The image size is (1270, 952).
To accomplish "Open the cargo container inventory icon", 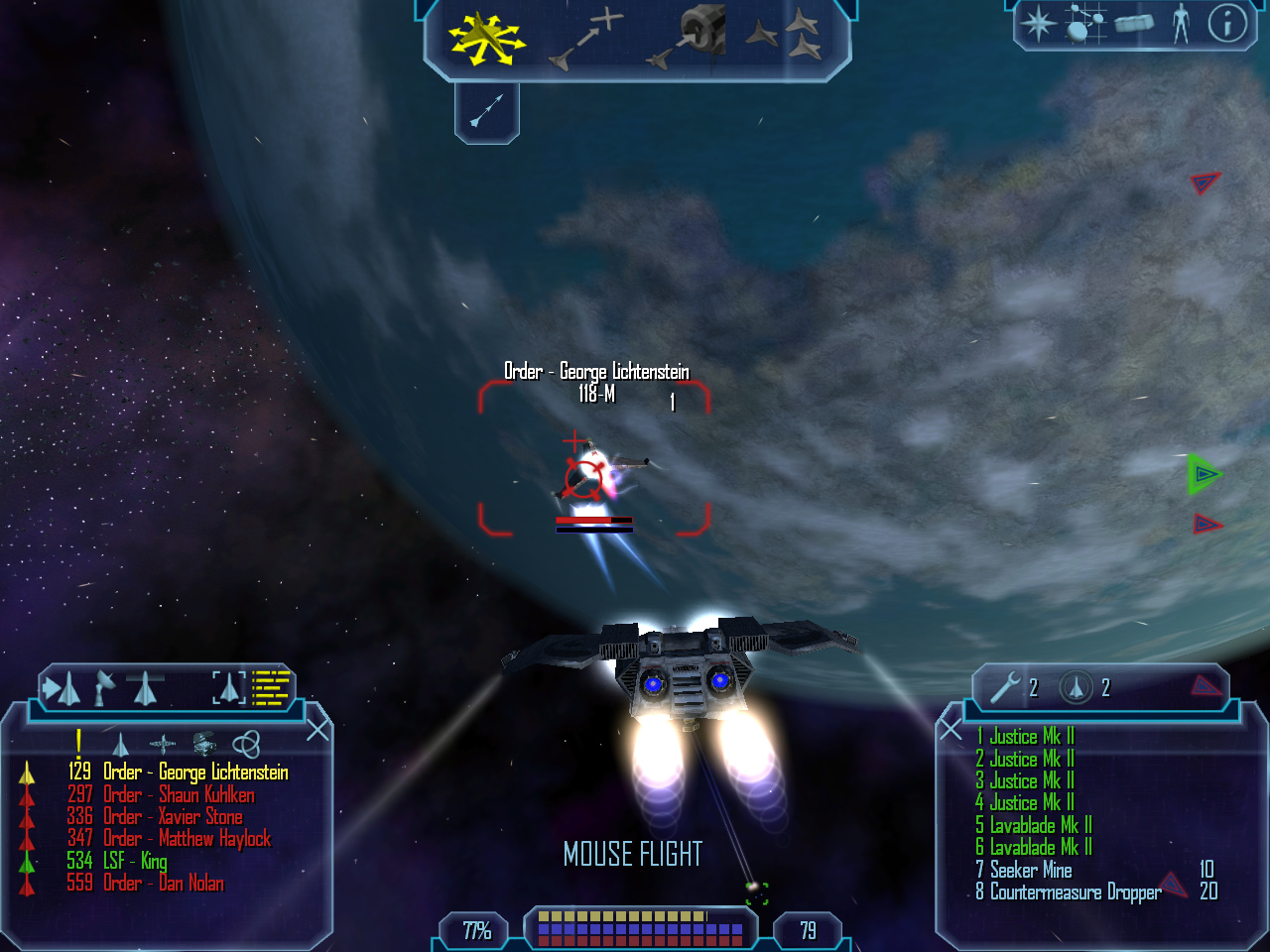I will point(1134,23).
